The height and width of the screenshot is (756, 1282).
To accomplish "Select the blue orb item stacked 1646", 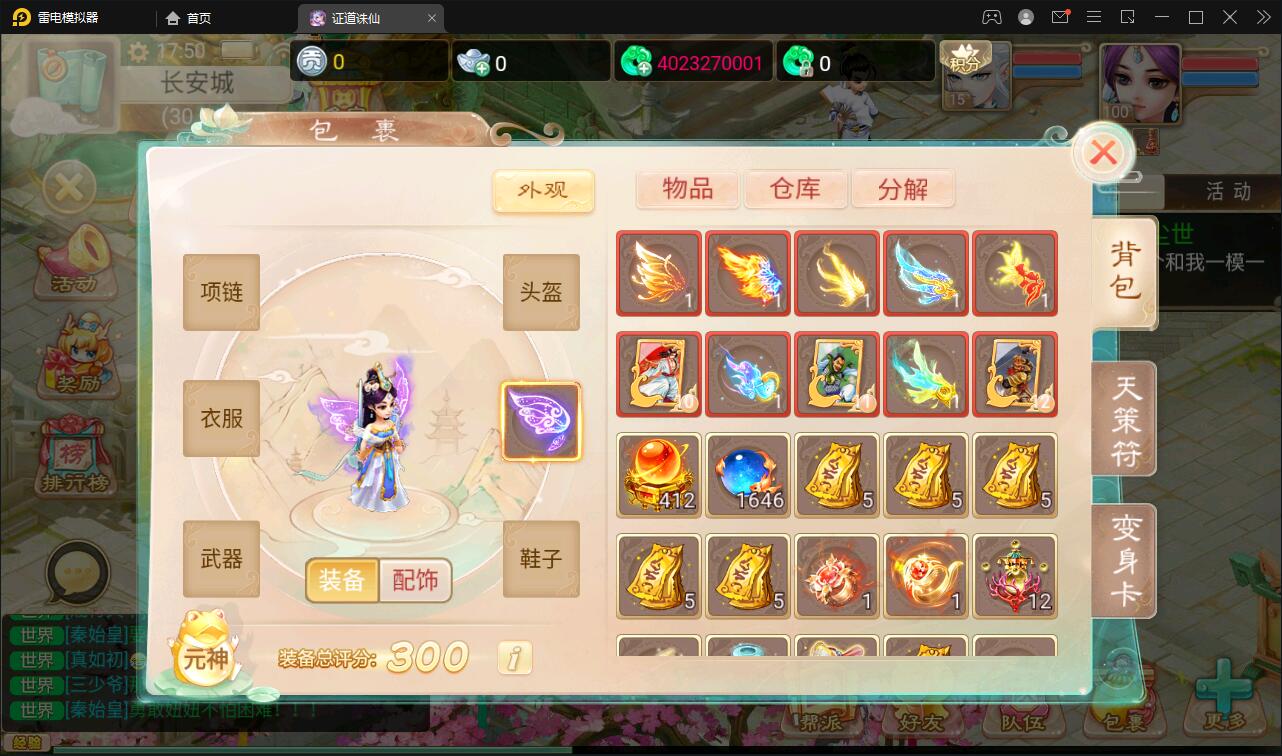I will [747, 475].
